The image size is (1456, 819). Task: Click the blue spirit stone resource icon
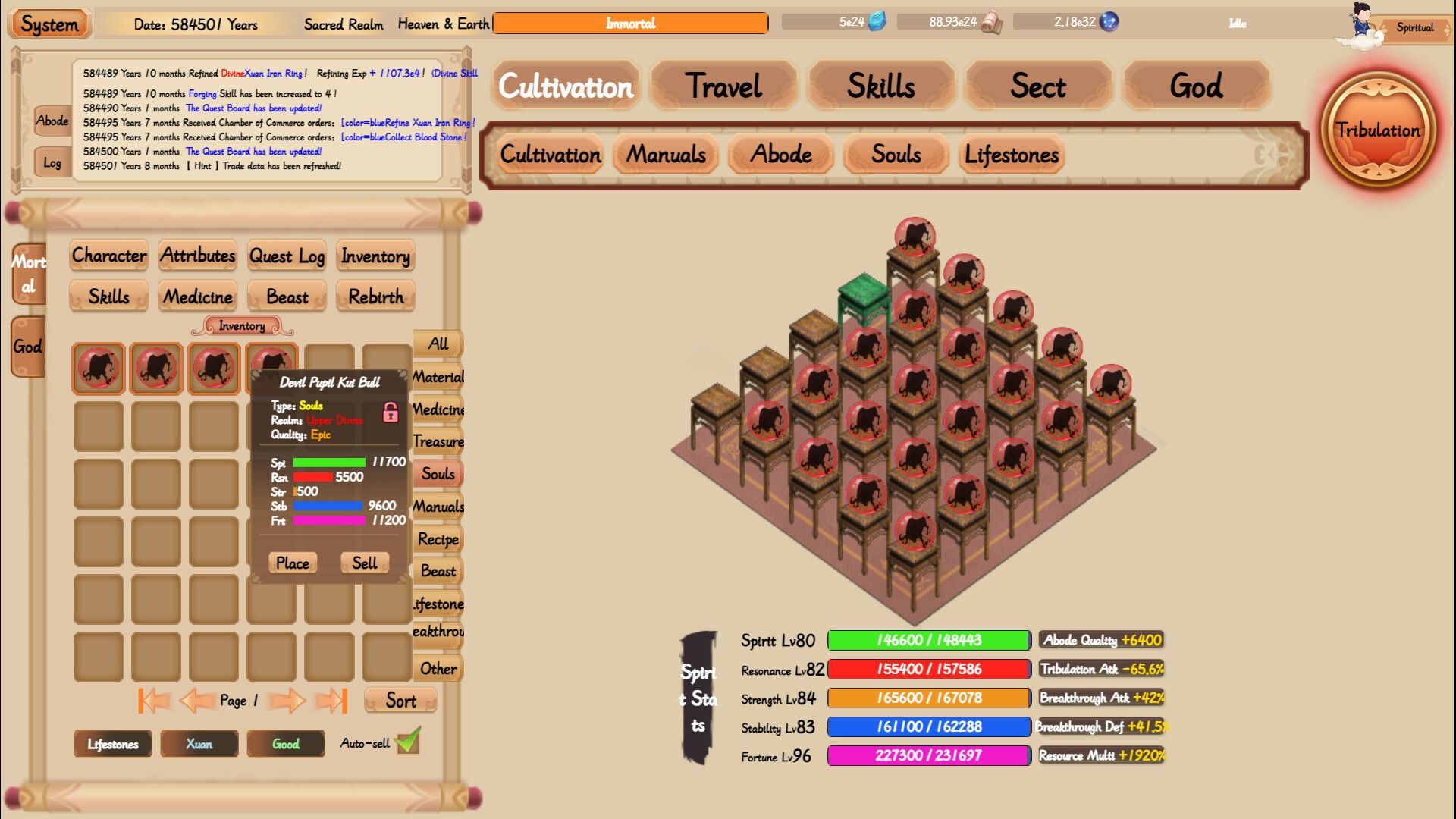[877, 23]
